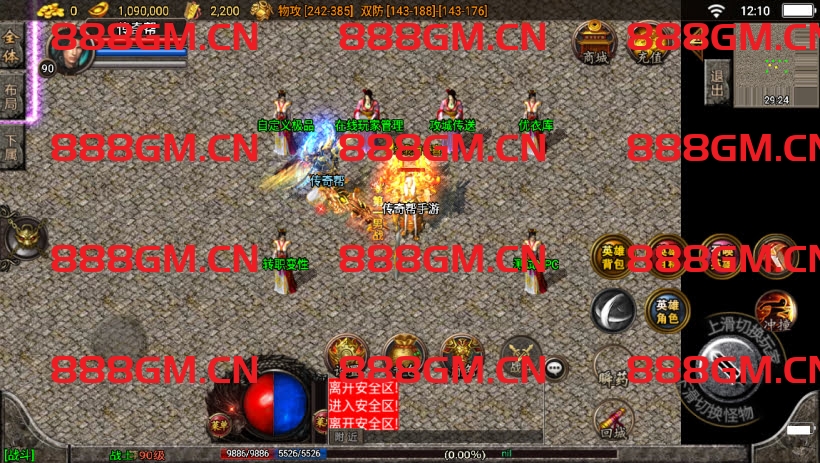The height and width of the screenshot is (463, 820).
Task: Activate the 冲撞 charge skill
Action: tap(773, 311)
